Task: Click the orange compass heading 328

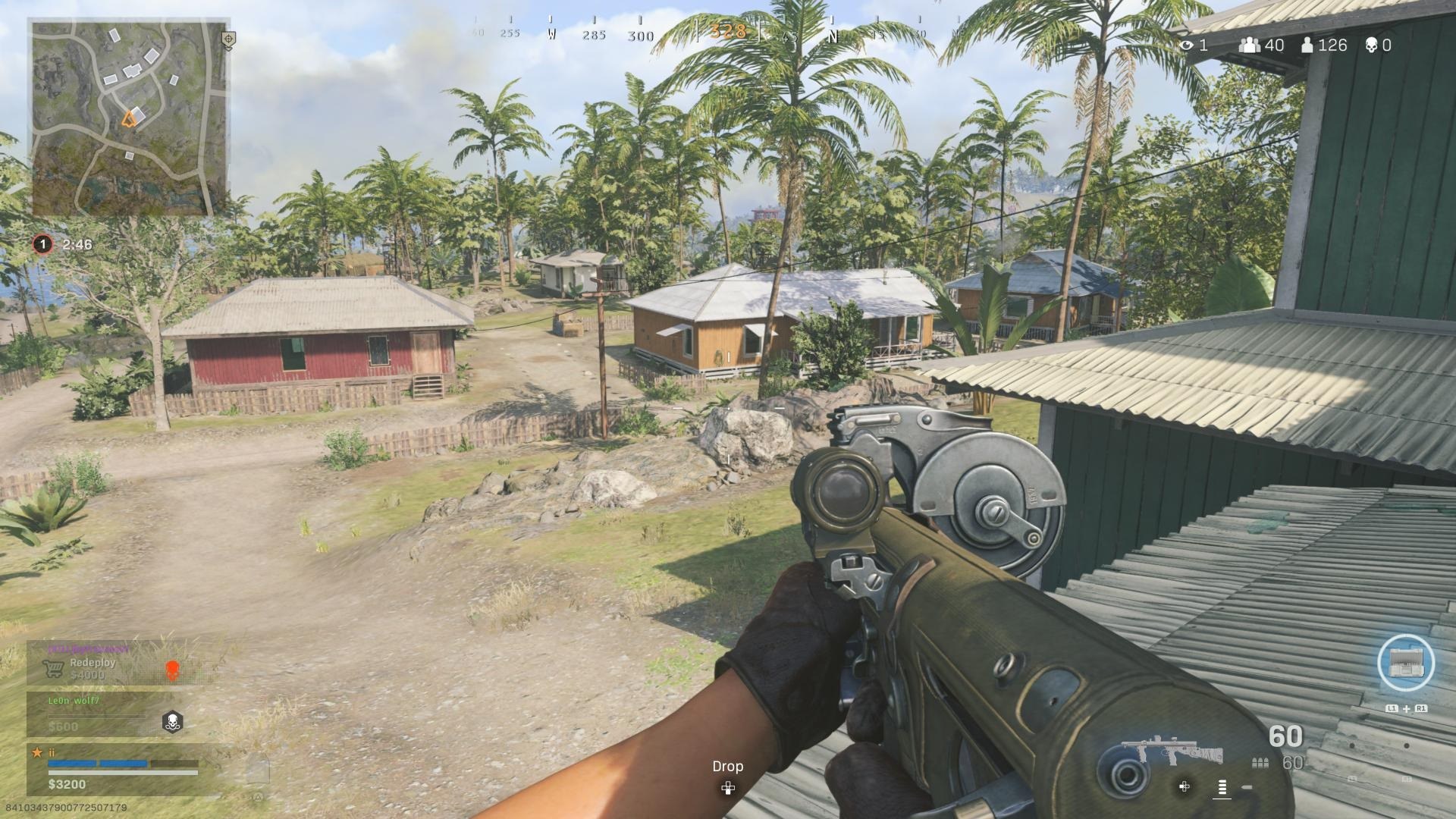Action: 728,32
